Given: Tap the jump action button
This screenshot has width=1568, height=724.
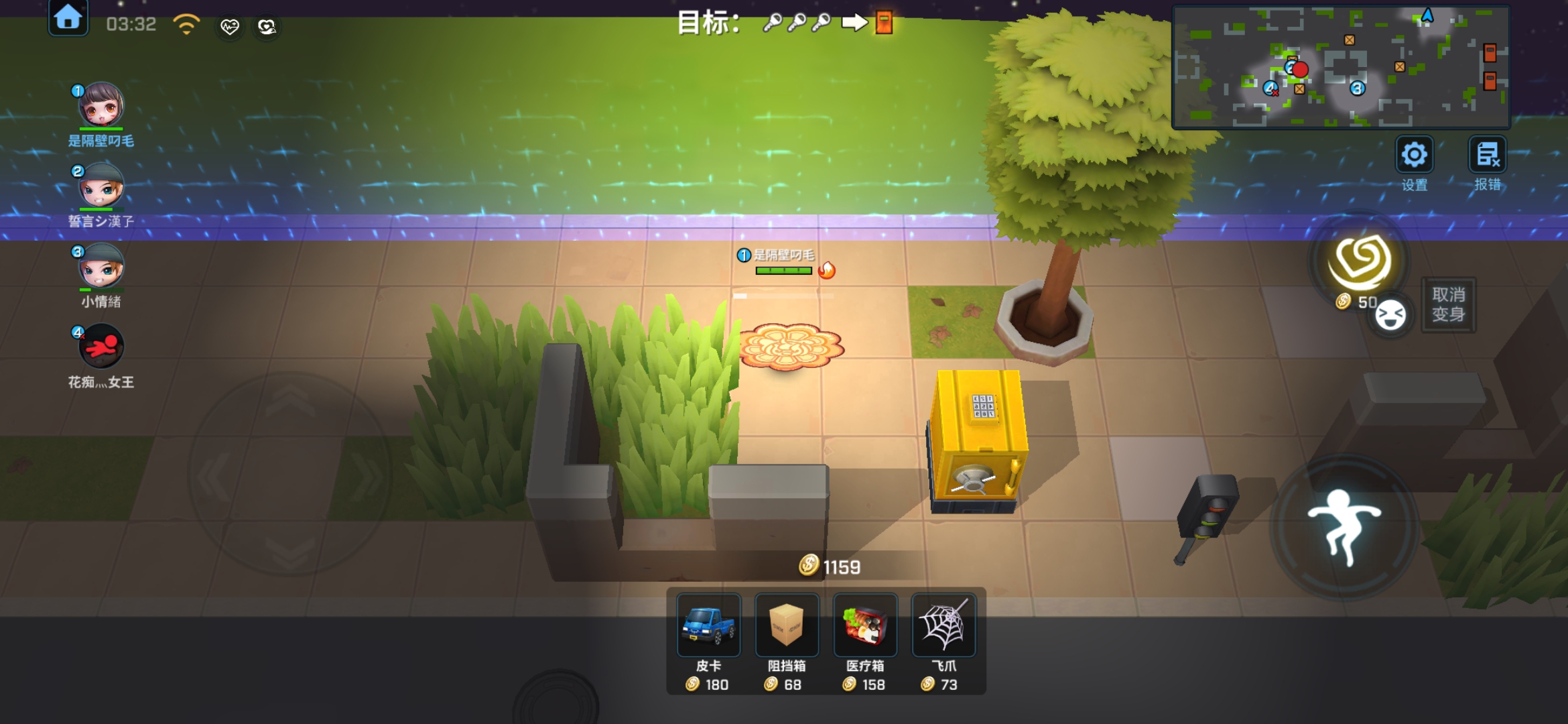Looking at the screenshot, I should pos(1344,526).
